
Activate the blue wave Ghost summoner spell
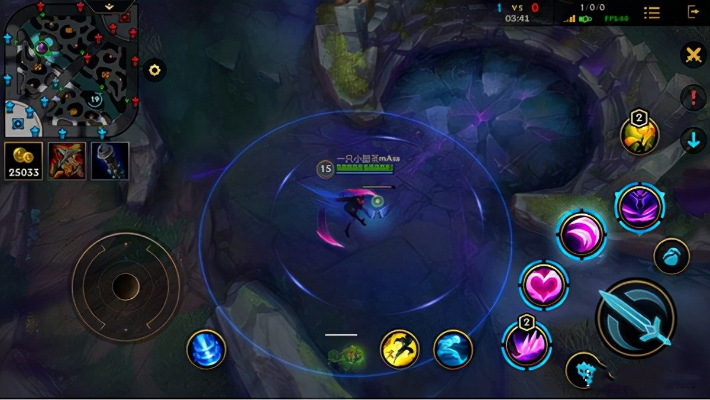[453, 349]
